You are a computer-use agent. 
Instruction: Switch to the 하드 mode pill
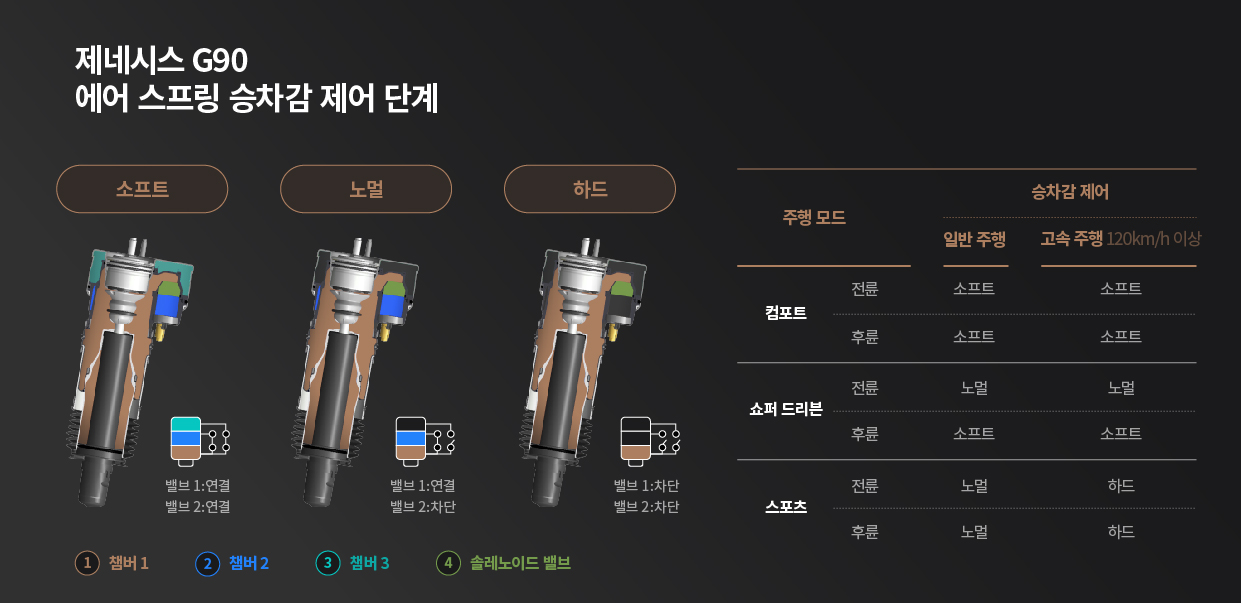[x=590, y=189]
